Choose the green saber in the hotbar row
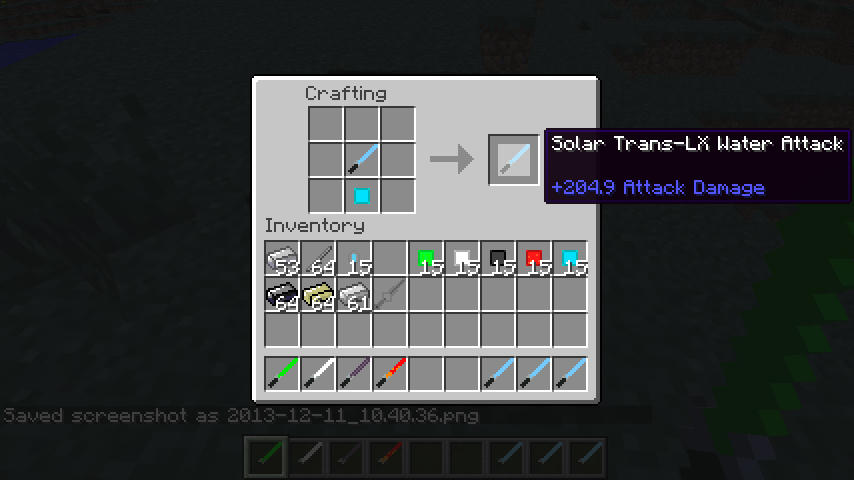Image resolution: width=854 pixels, height=480 pixels. [x=283, y=373]
